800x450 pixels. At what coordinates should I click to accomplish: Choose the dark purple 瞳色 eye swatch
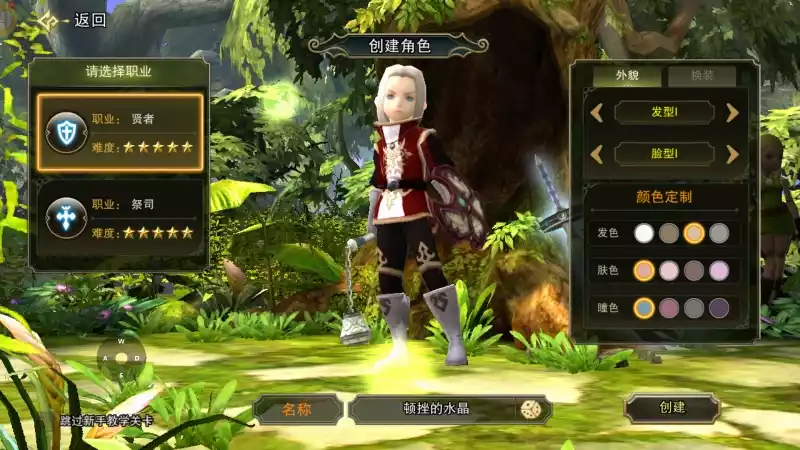pos(718,308)
